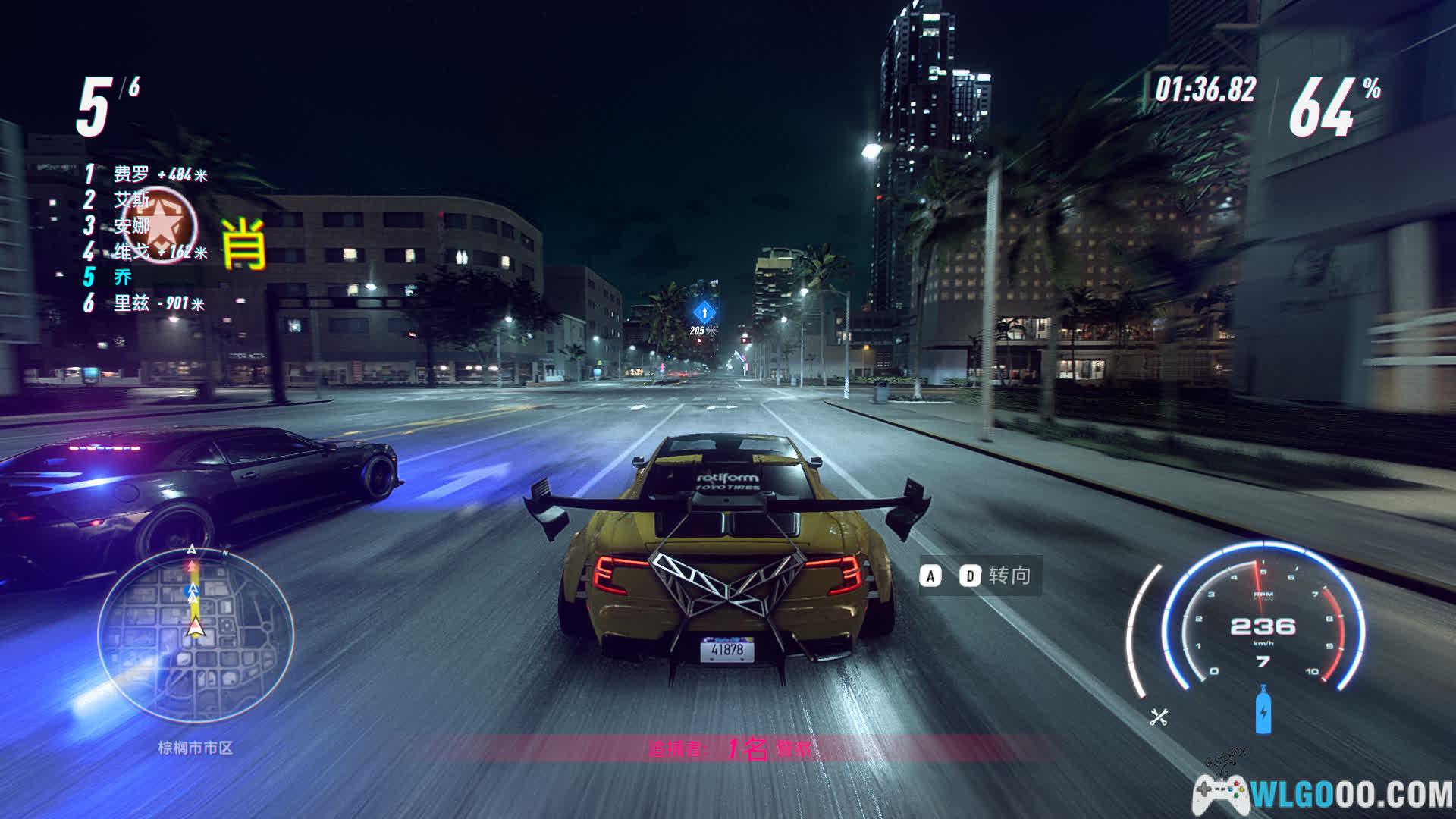Select the blue nitrous bottle icon
The width and height of the screenshot is (1456, 819).
coord(1263,711)
